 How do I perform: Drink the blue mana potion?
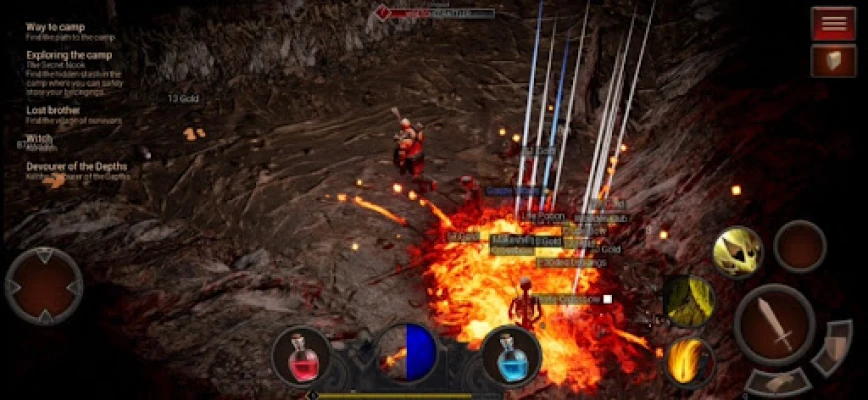tap(510, 355)
